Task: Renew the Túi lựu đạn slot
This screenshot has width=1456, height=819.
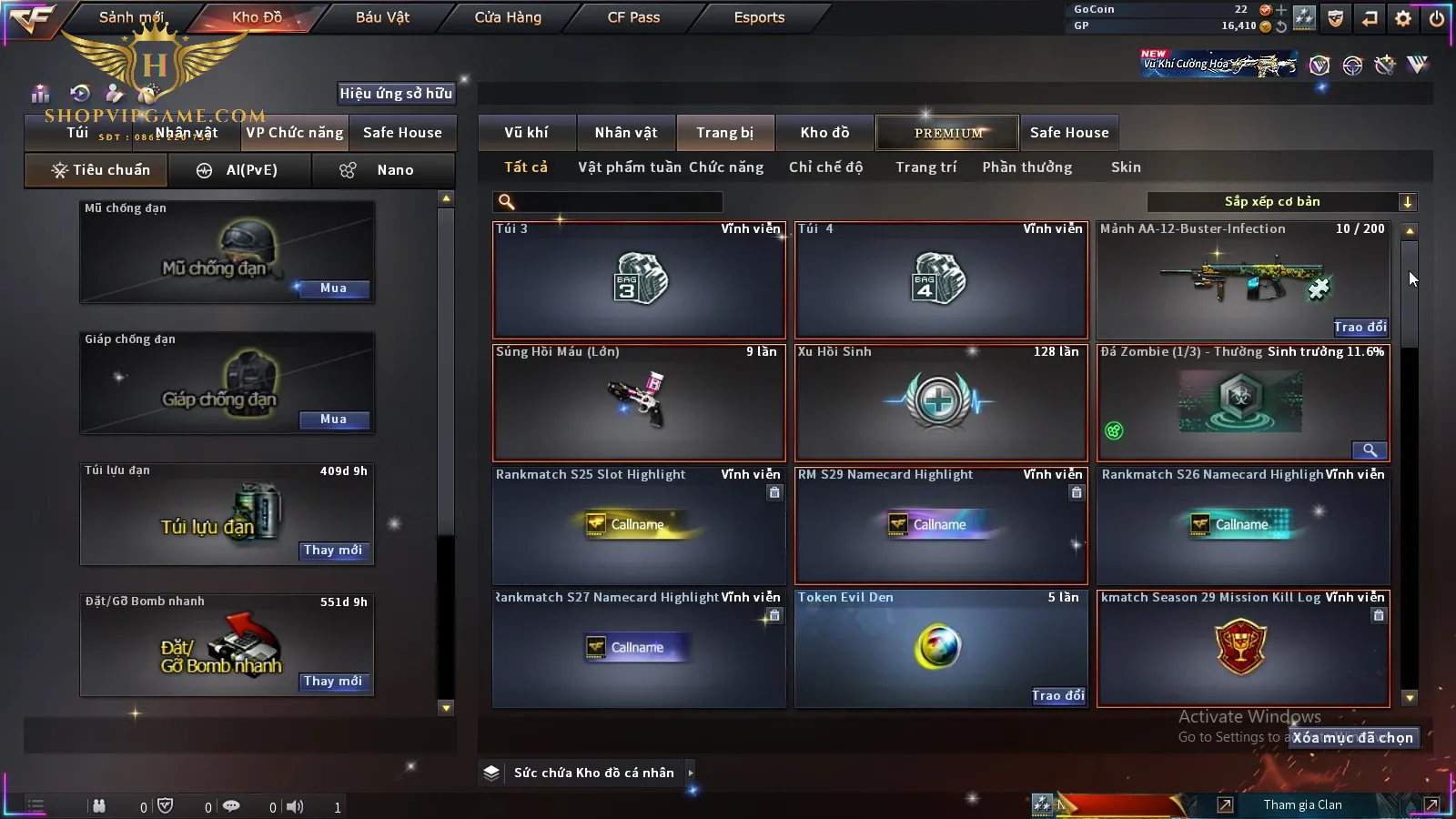Action: click(333, 551)
